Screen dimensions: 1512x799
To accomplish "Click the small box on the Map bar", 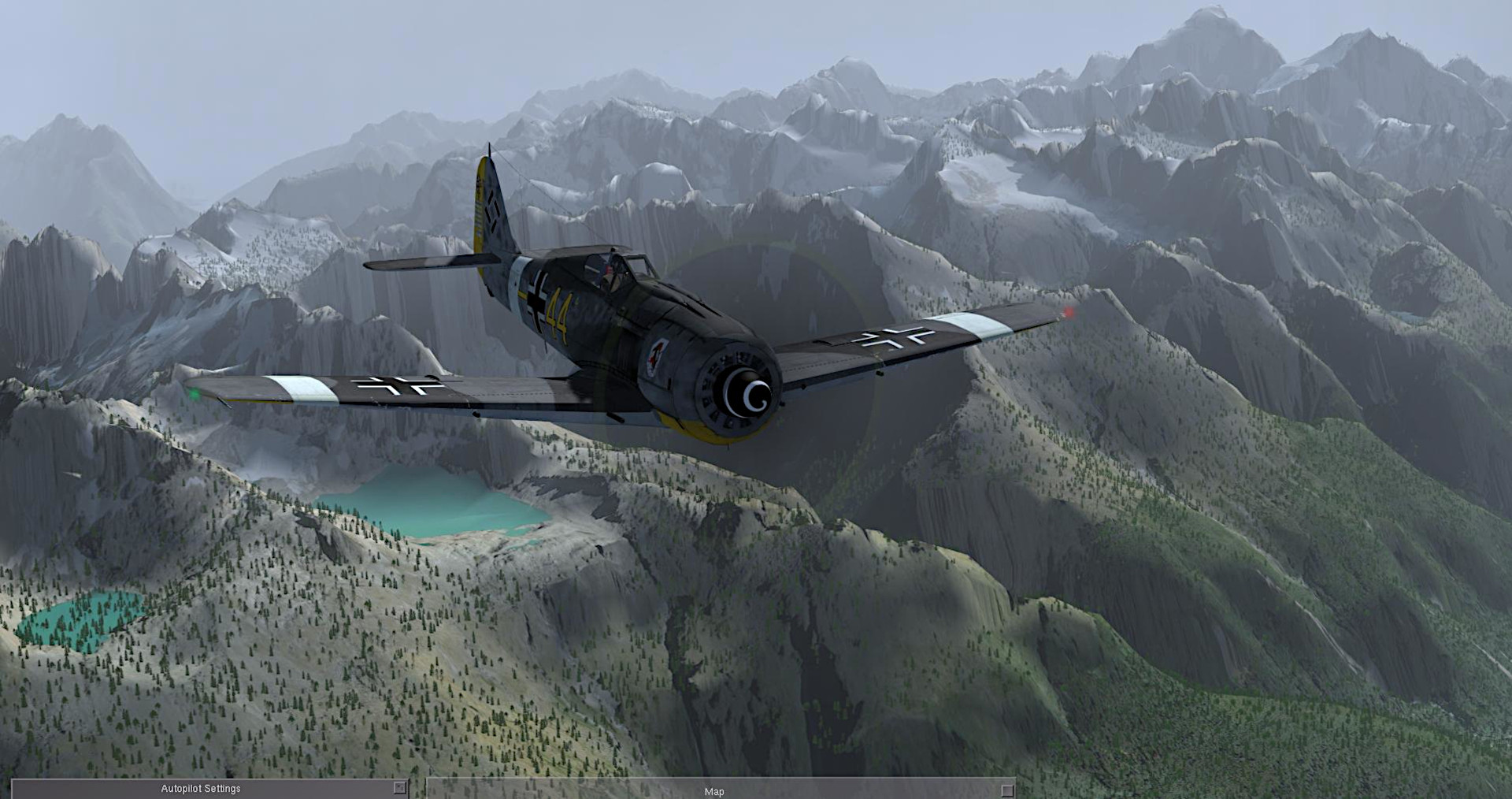I will click(x=1006, y=790).
